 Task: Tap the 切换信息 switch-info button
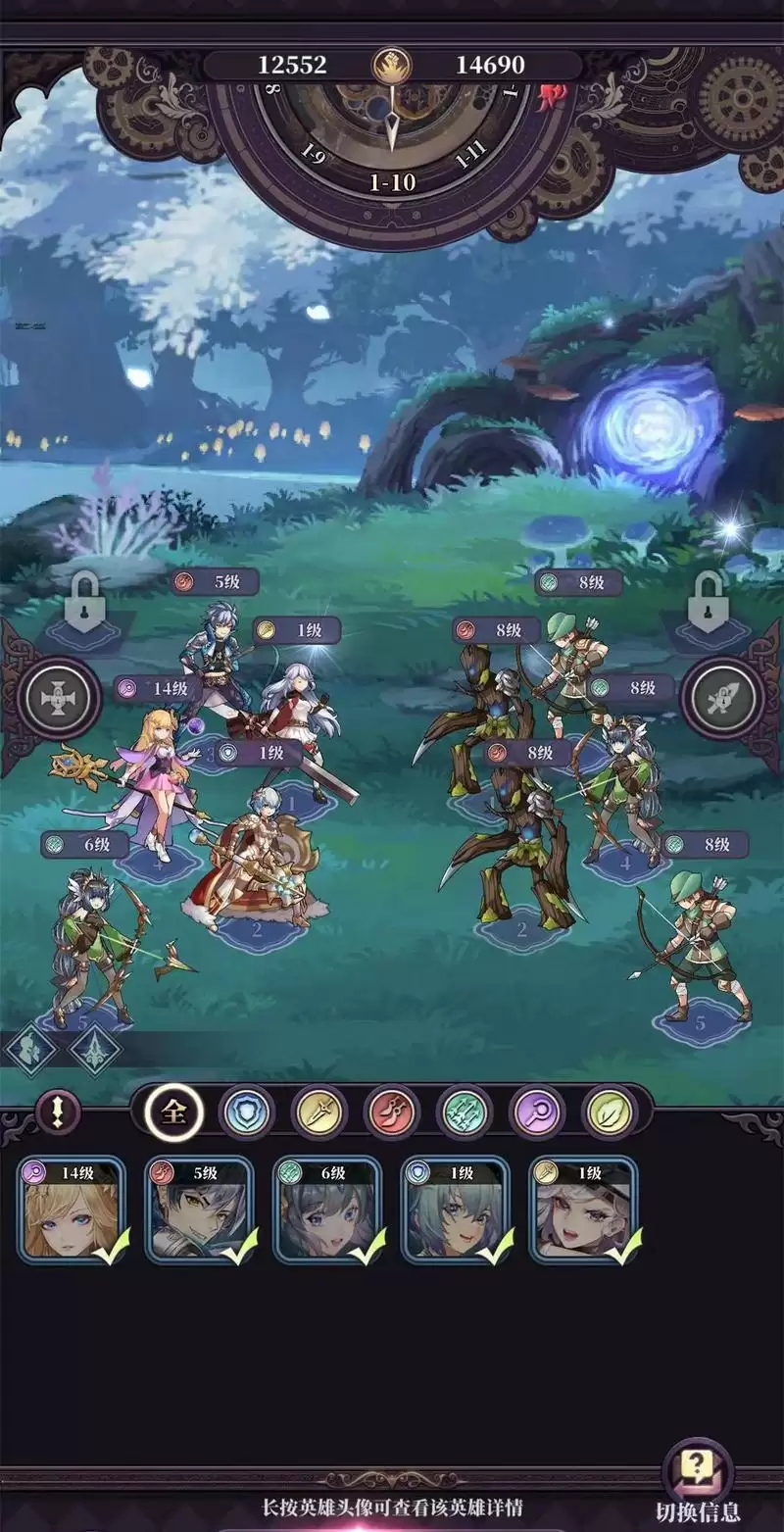coord(697,1482)
